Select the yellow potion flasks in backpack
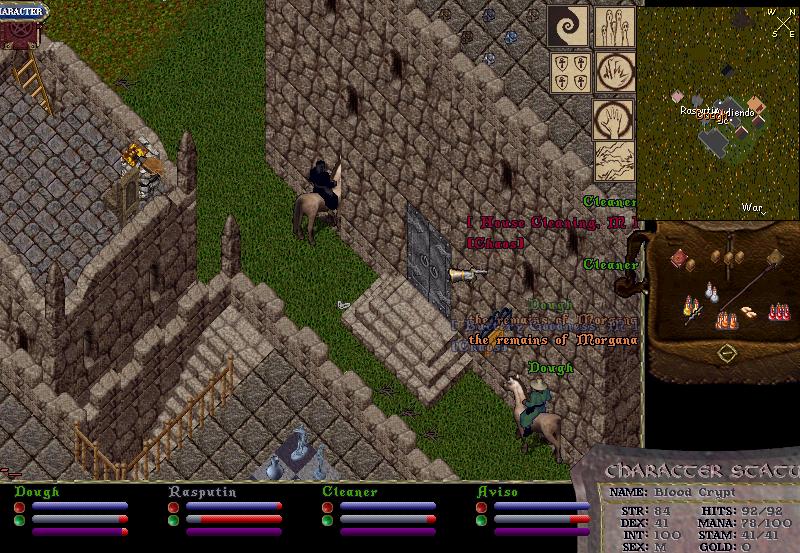This screenshot has width=800, height=553. pos(690,306)
